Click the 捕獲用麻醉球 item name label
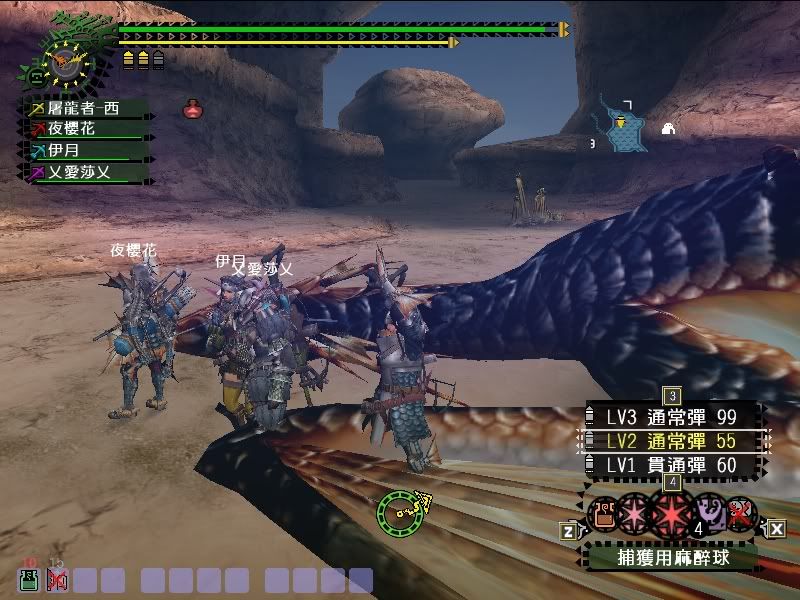Viewport: 800px width, 600px height. point(671,557)
